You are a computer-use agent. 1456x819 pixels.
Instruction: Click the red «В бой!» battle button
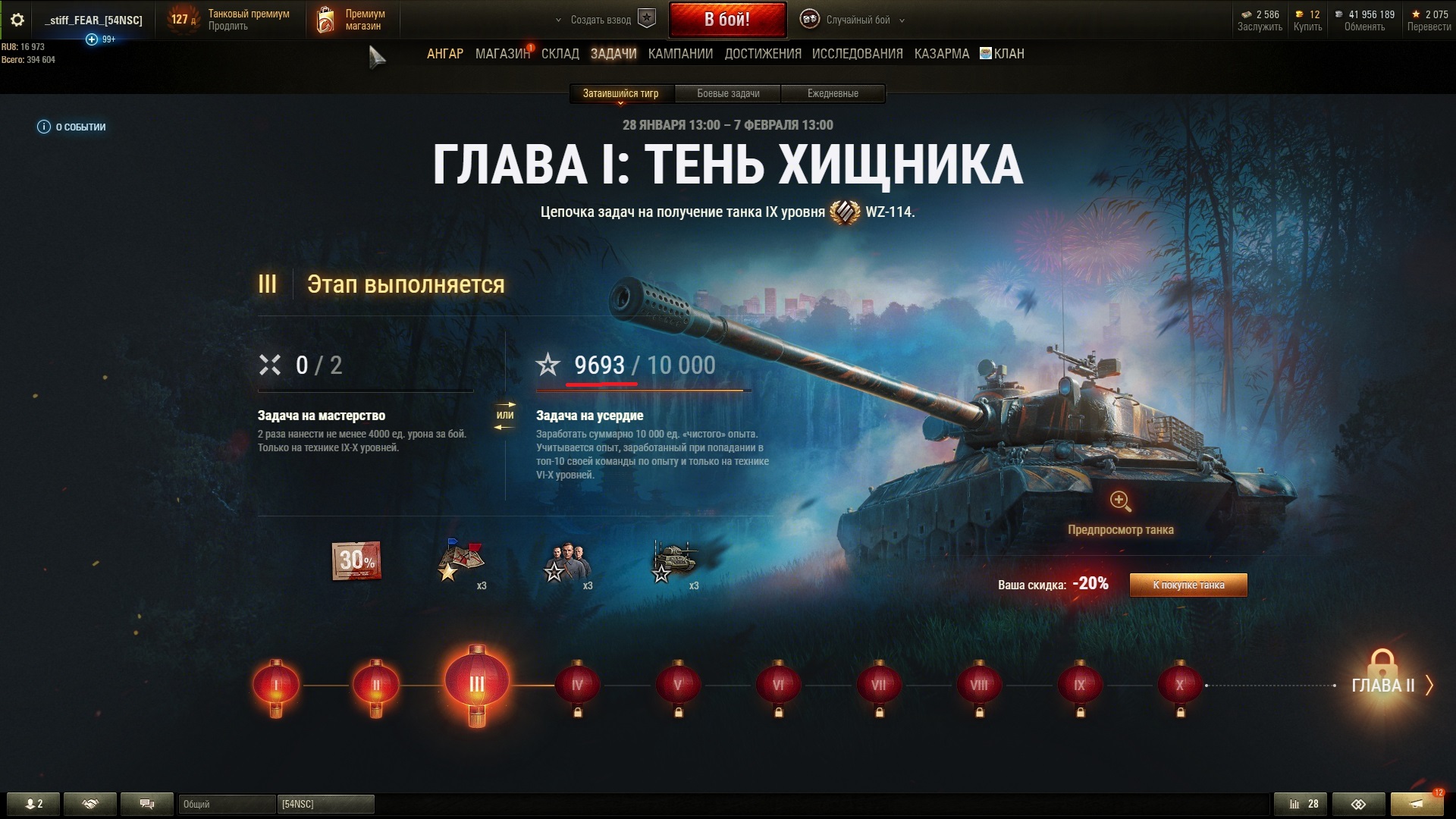click(x=726, y=20)
